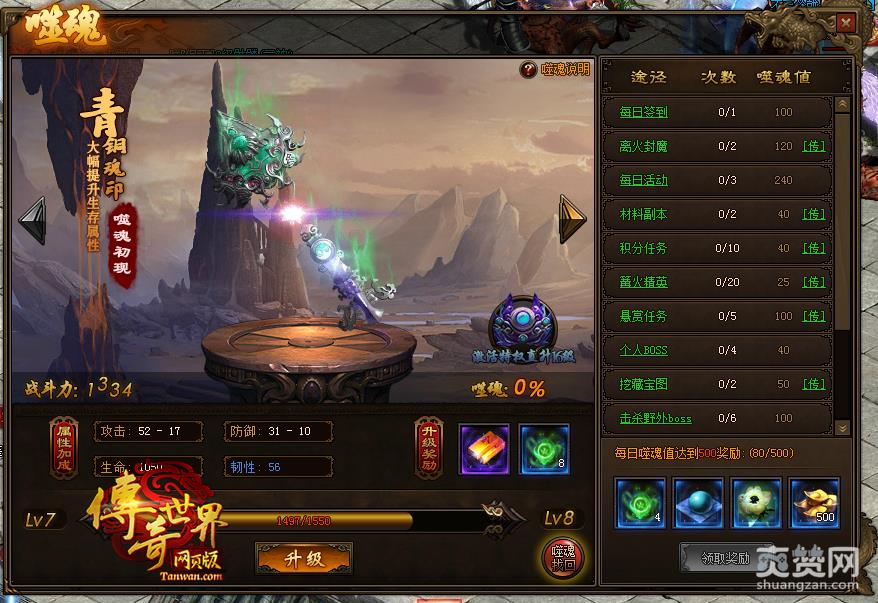Open the 每日签到 link
The width and height of the screenshot is (878, 603).
pyautogui.click(x=643, y=112)
